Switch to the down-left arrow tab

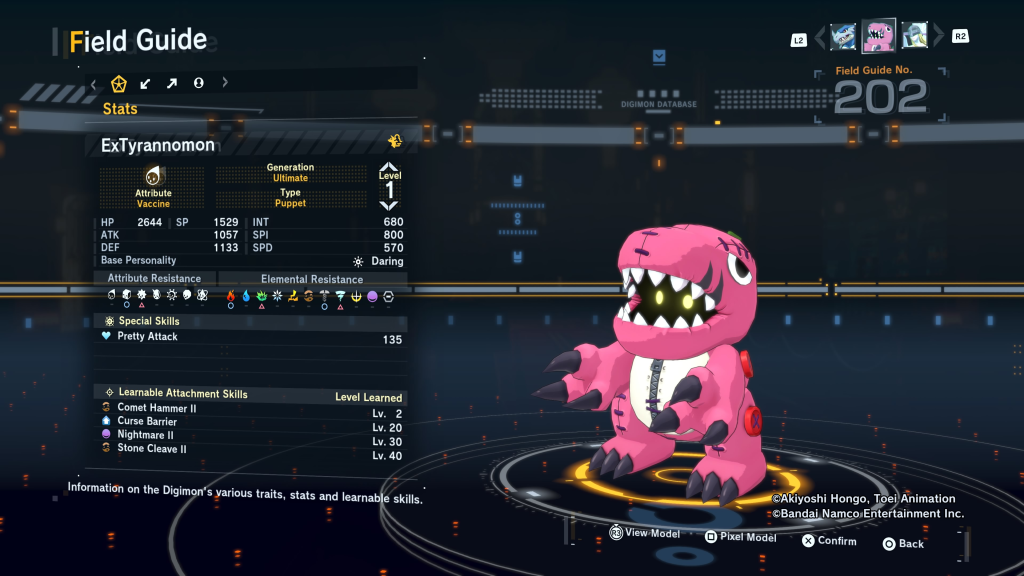(146, 83)
